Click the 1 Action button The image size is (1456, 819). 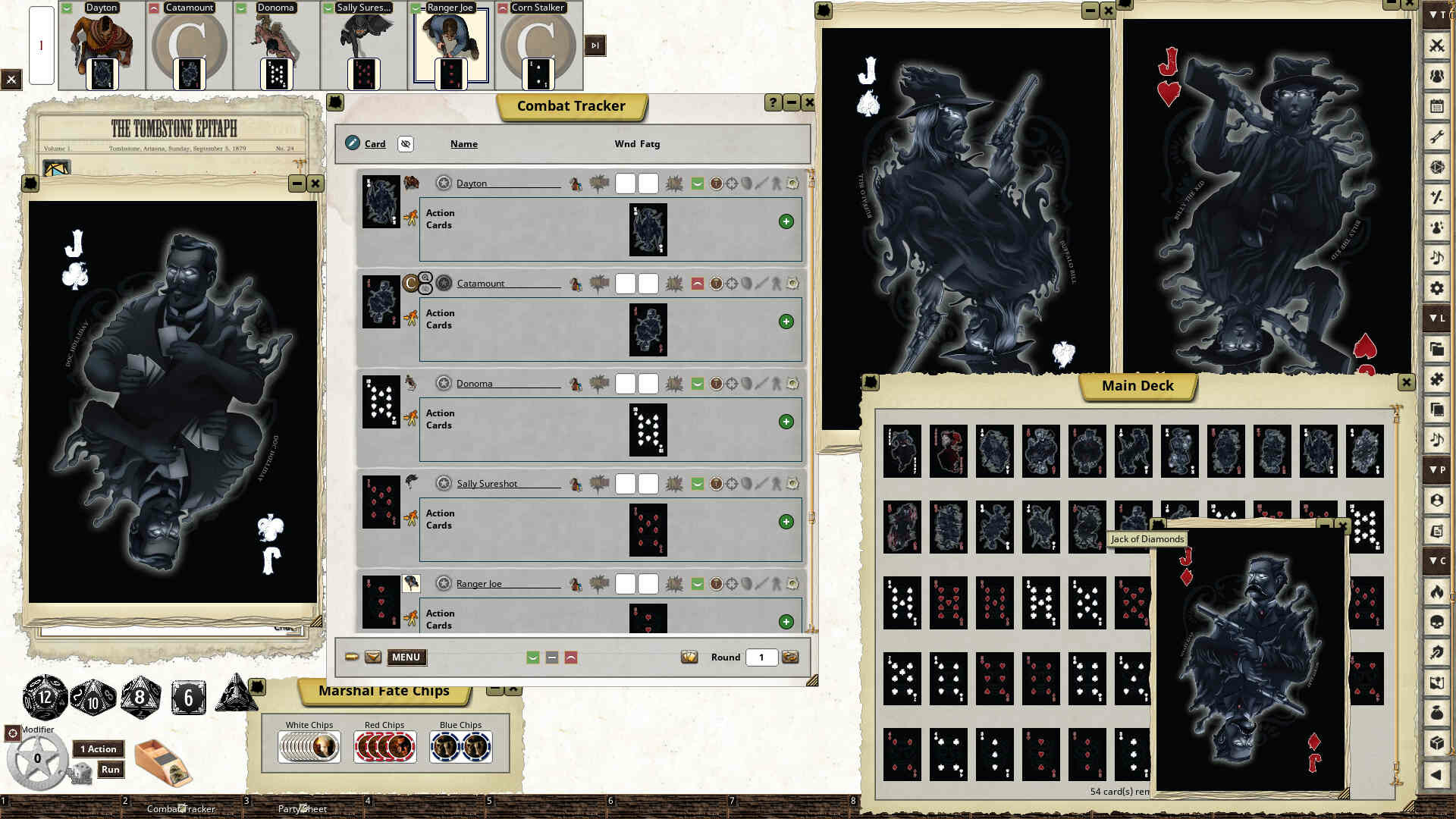point(98,748)
